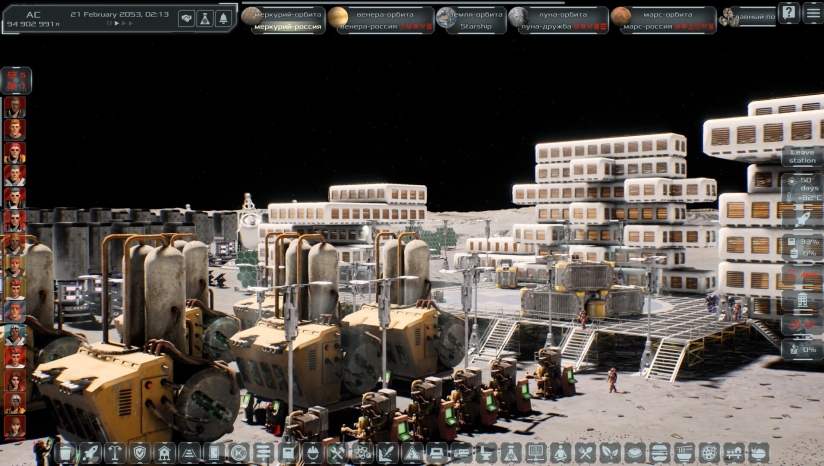Click the Leave station button
The width and height of the screenshot is (824, 466).
pos(802,156)
